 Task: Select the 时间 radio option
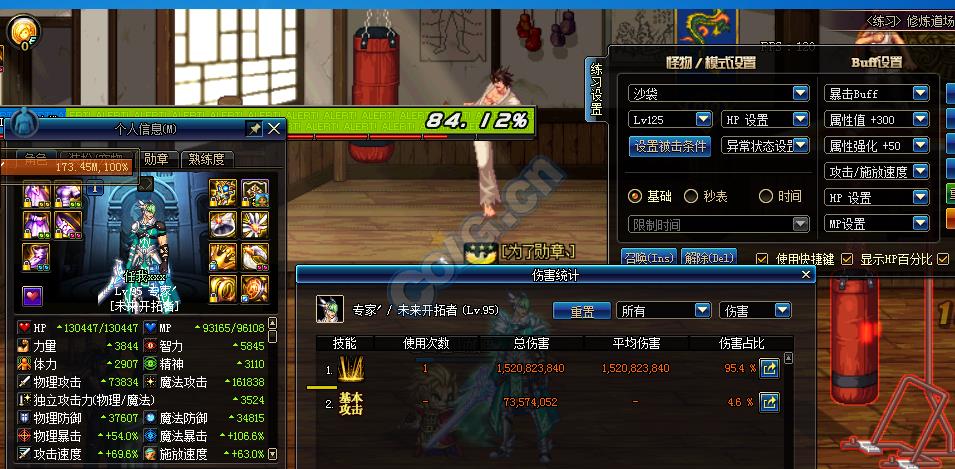(766, 196)
